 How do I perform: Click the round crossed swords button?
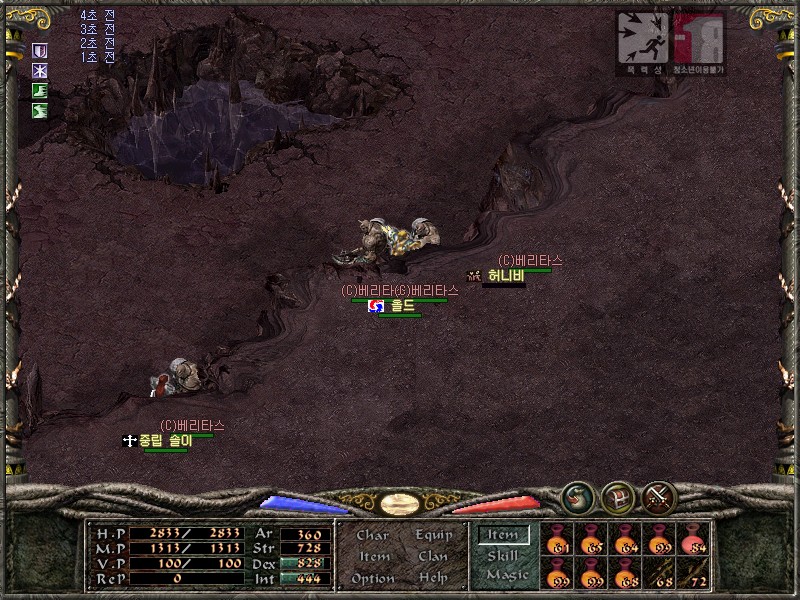(x=659, y=497)
